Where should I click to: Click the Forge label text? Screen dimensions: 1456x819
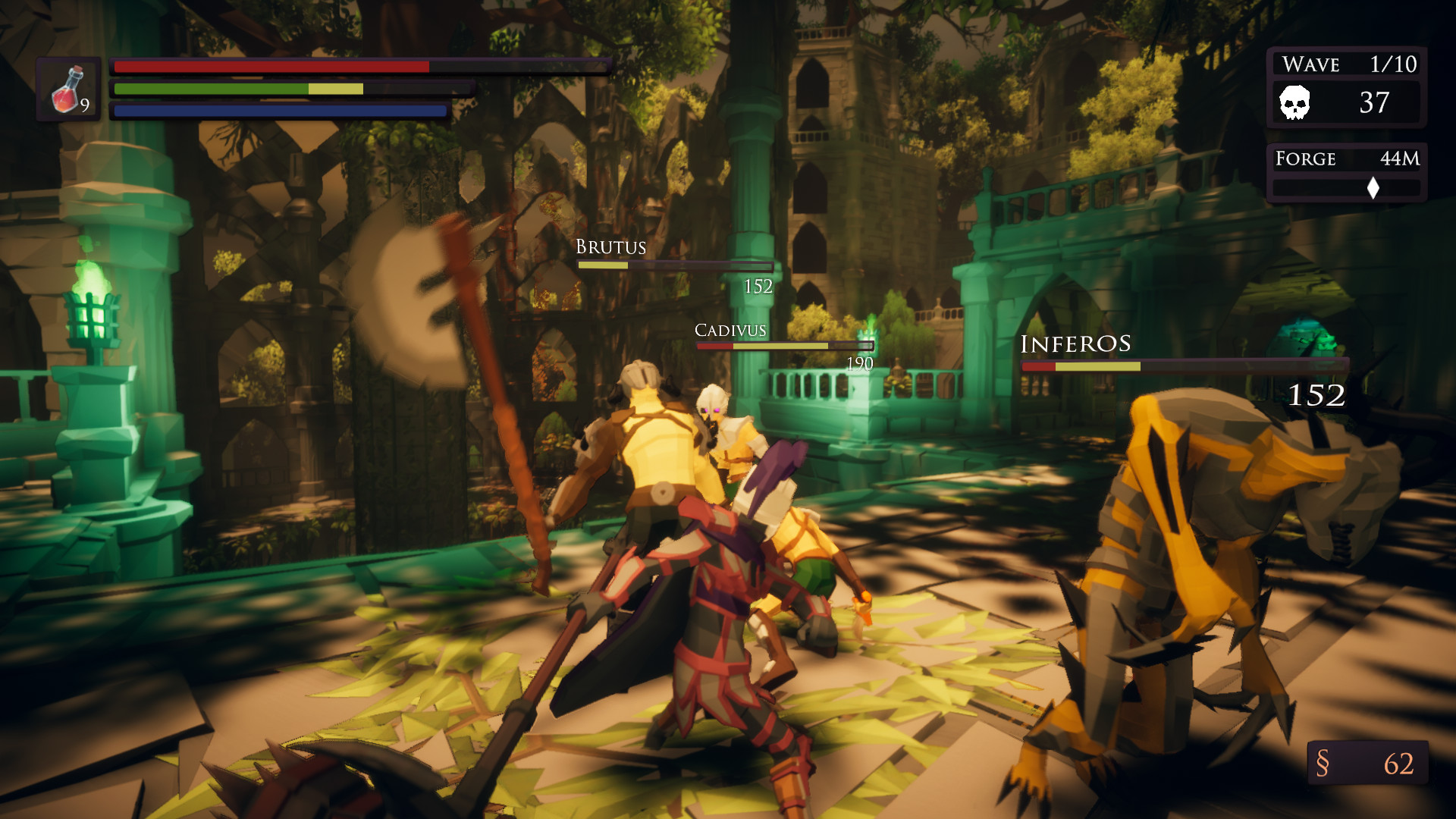coord(1305,159)
